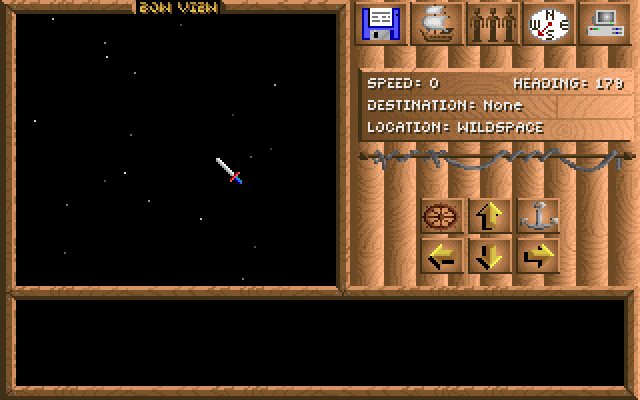Open the floppy disk save menu

click(381, 23)
